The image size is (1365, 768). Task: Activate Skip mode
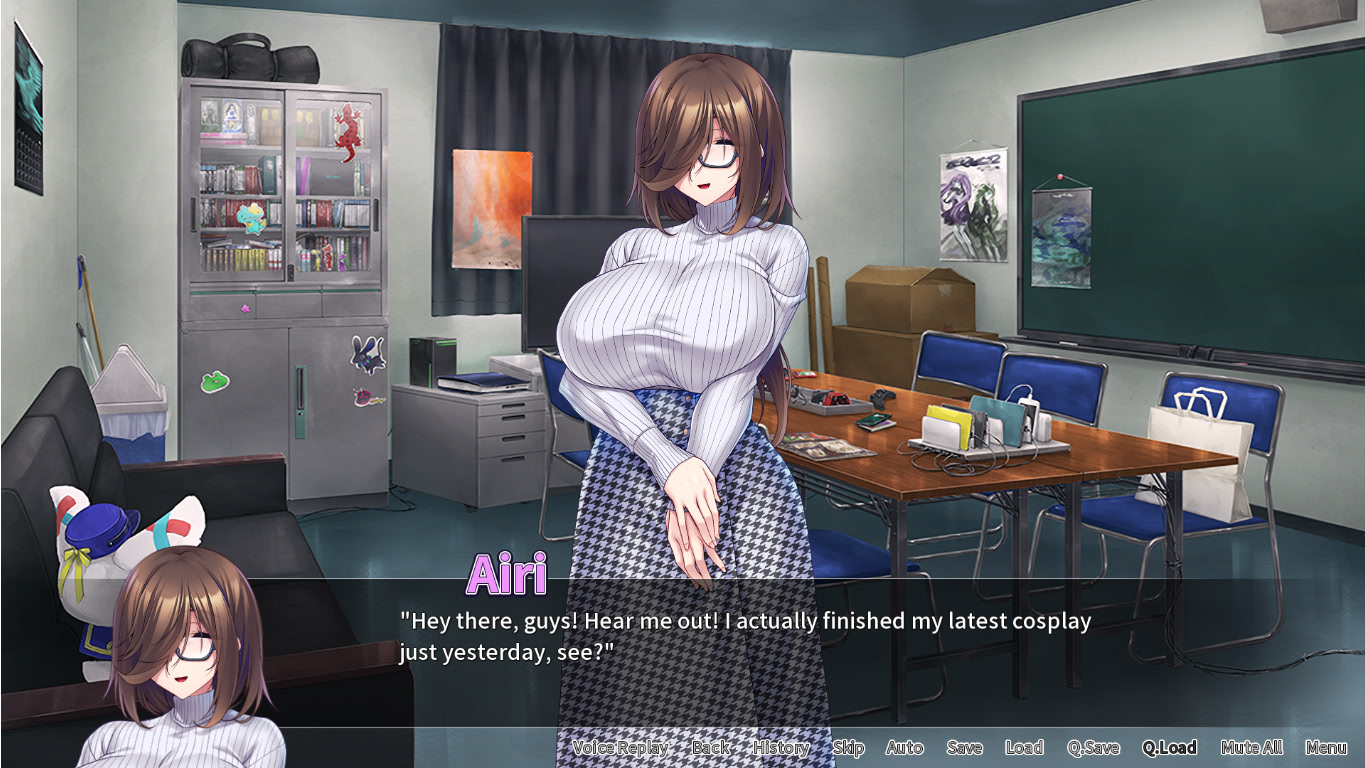(848, 748)
